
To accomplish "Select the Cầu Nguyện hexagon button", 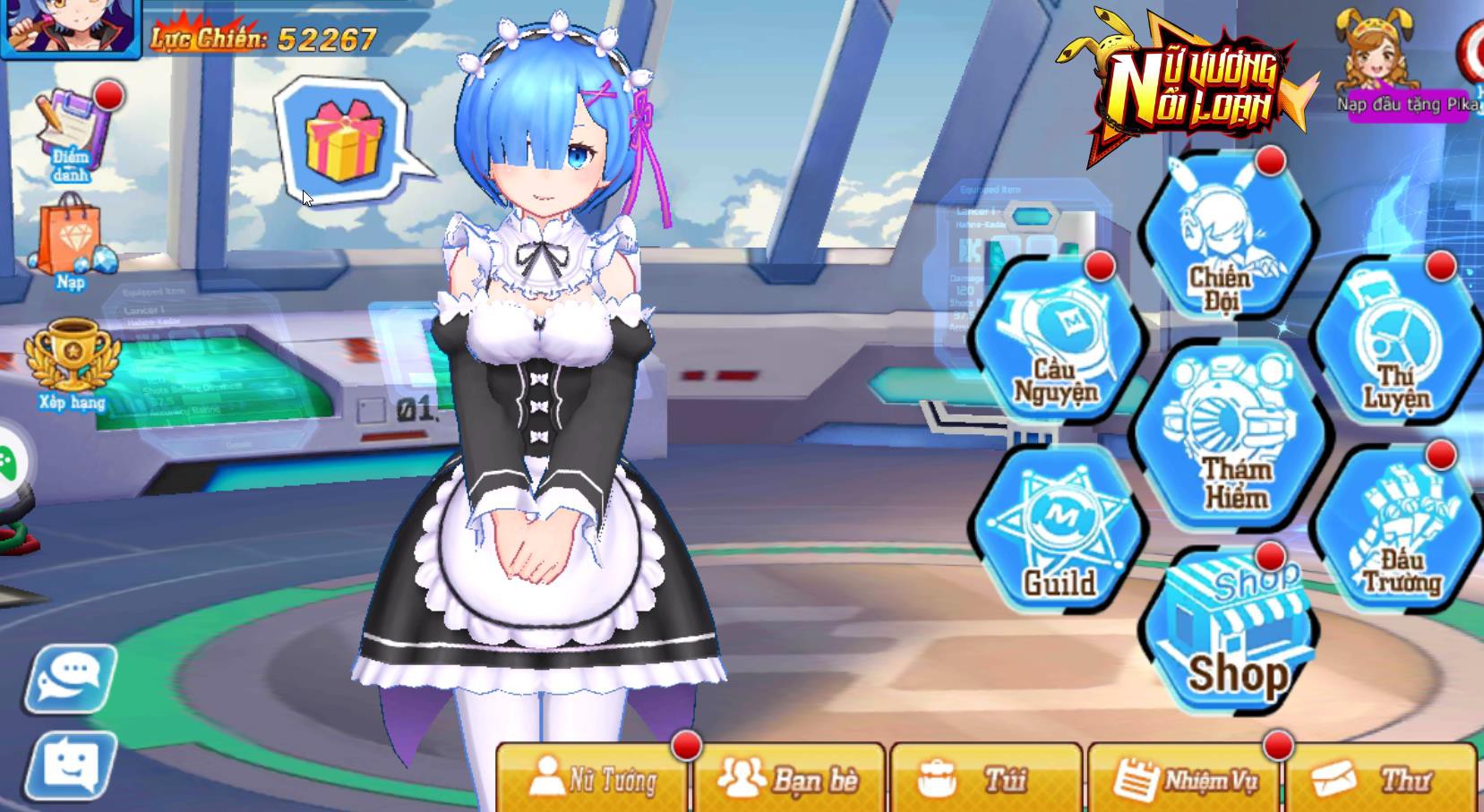I will coord(1058,345).
